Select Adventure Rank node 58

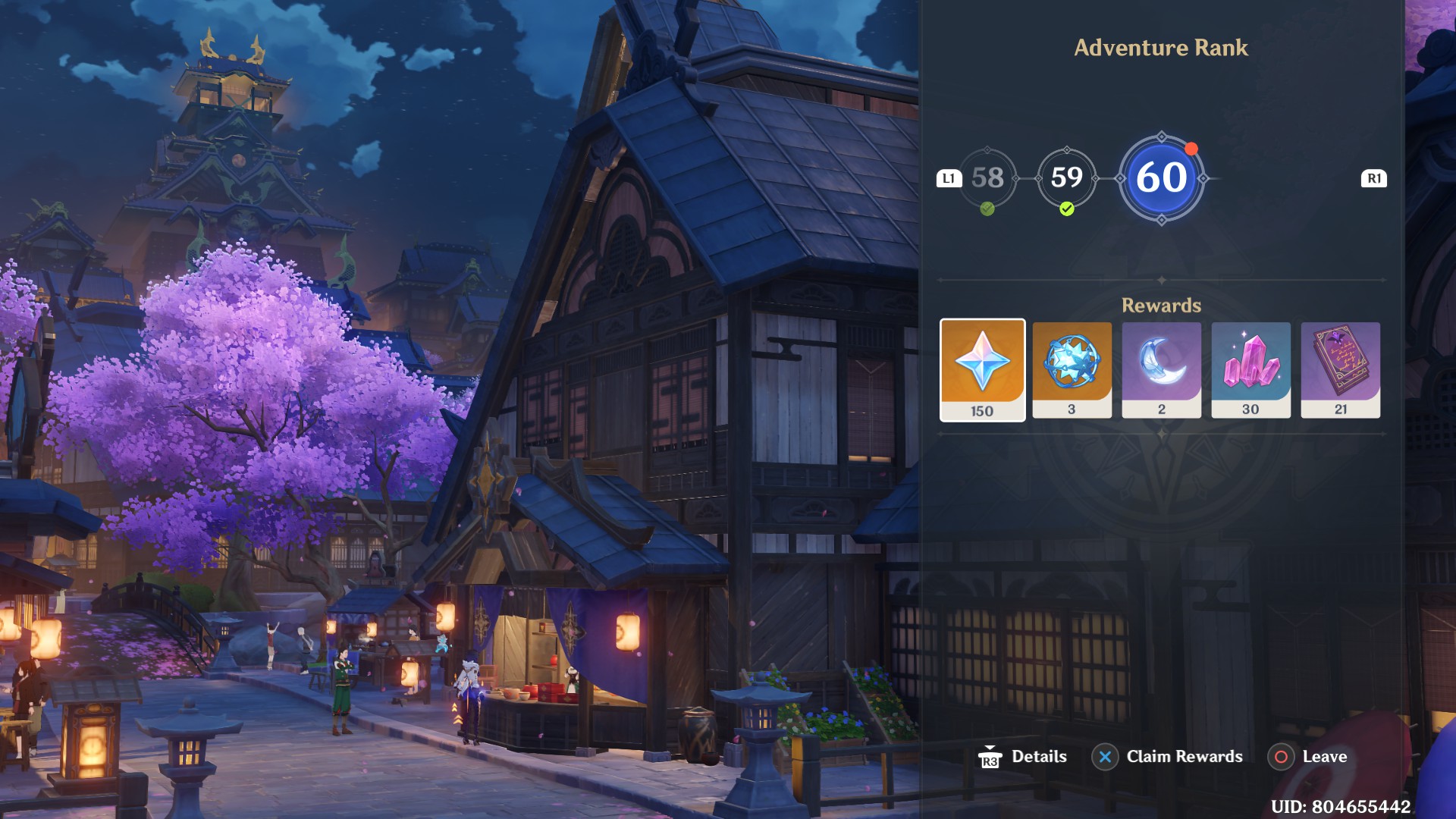[x=987, y=179]
